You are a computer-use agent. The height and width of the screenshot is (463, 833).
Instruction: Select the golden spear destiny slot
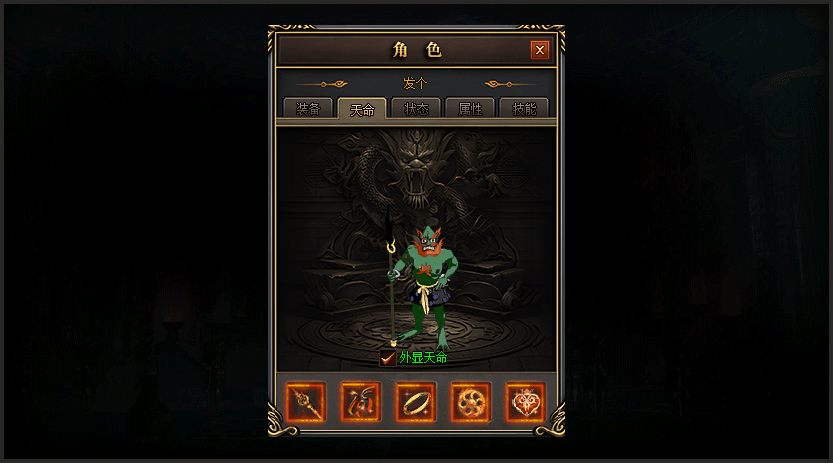306,402
